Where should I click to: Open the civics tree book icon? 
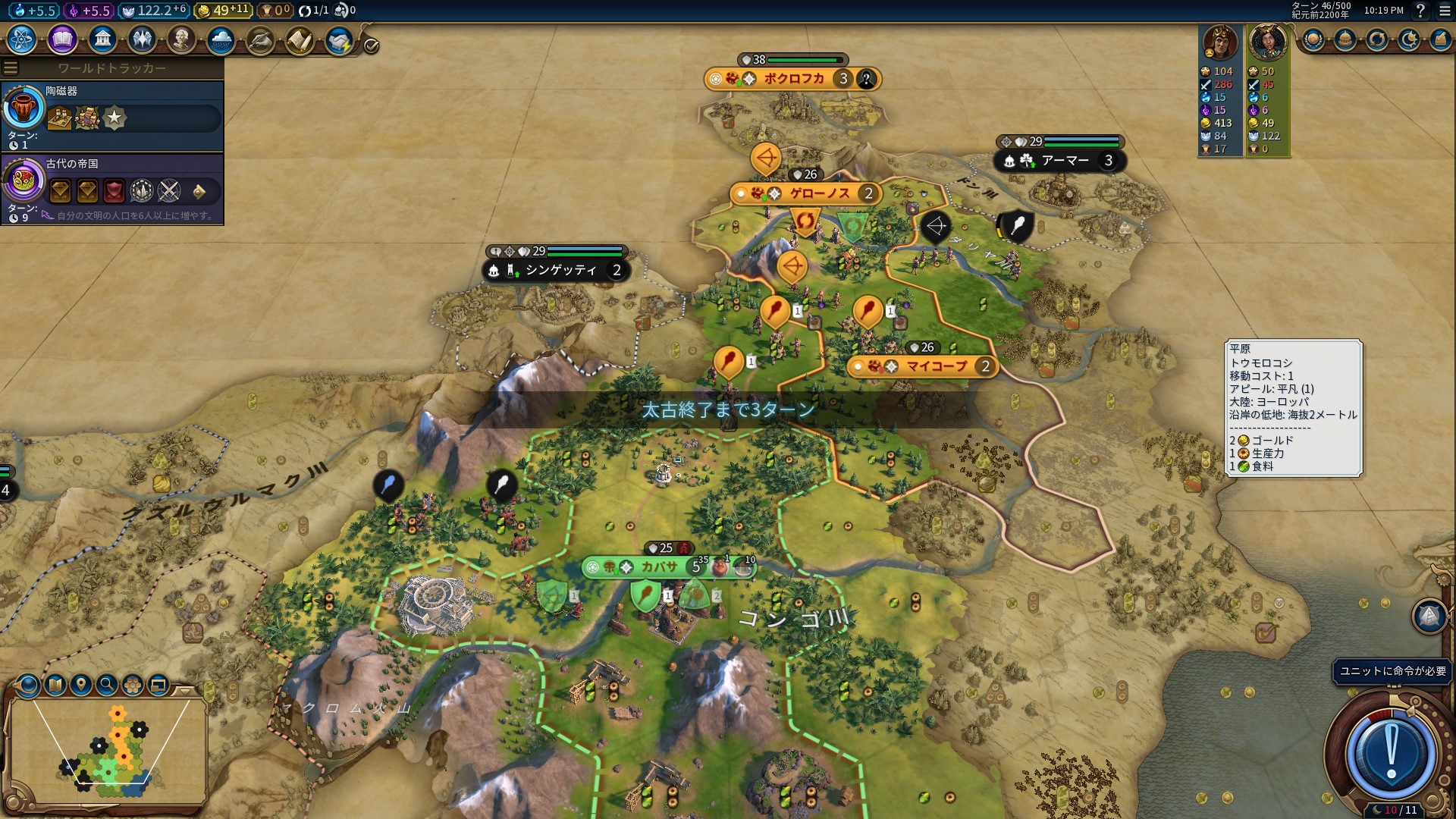point(62,39)
